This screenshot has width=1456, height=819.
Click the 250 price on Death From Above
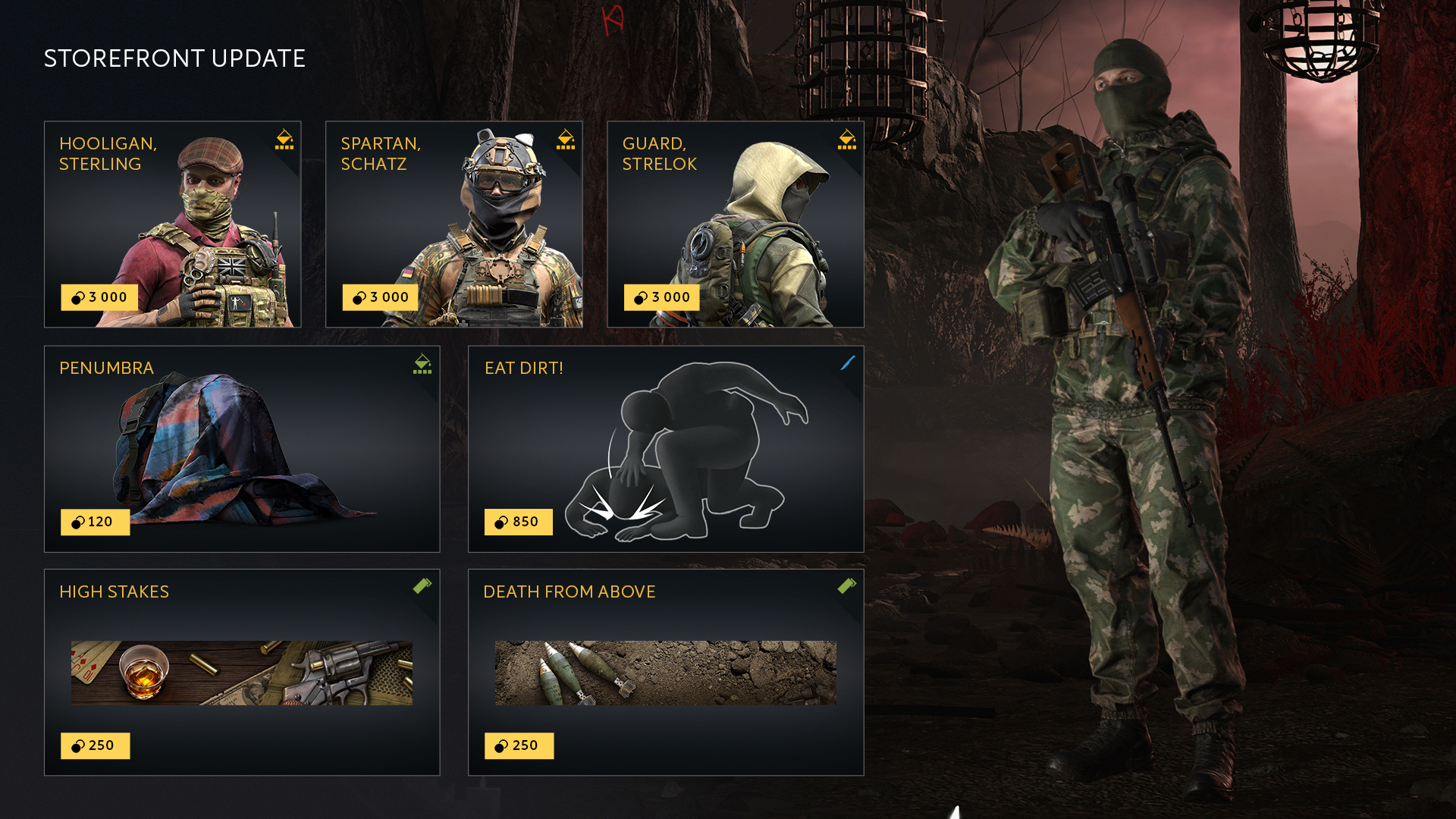click(519, 745)
